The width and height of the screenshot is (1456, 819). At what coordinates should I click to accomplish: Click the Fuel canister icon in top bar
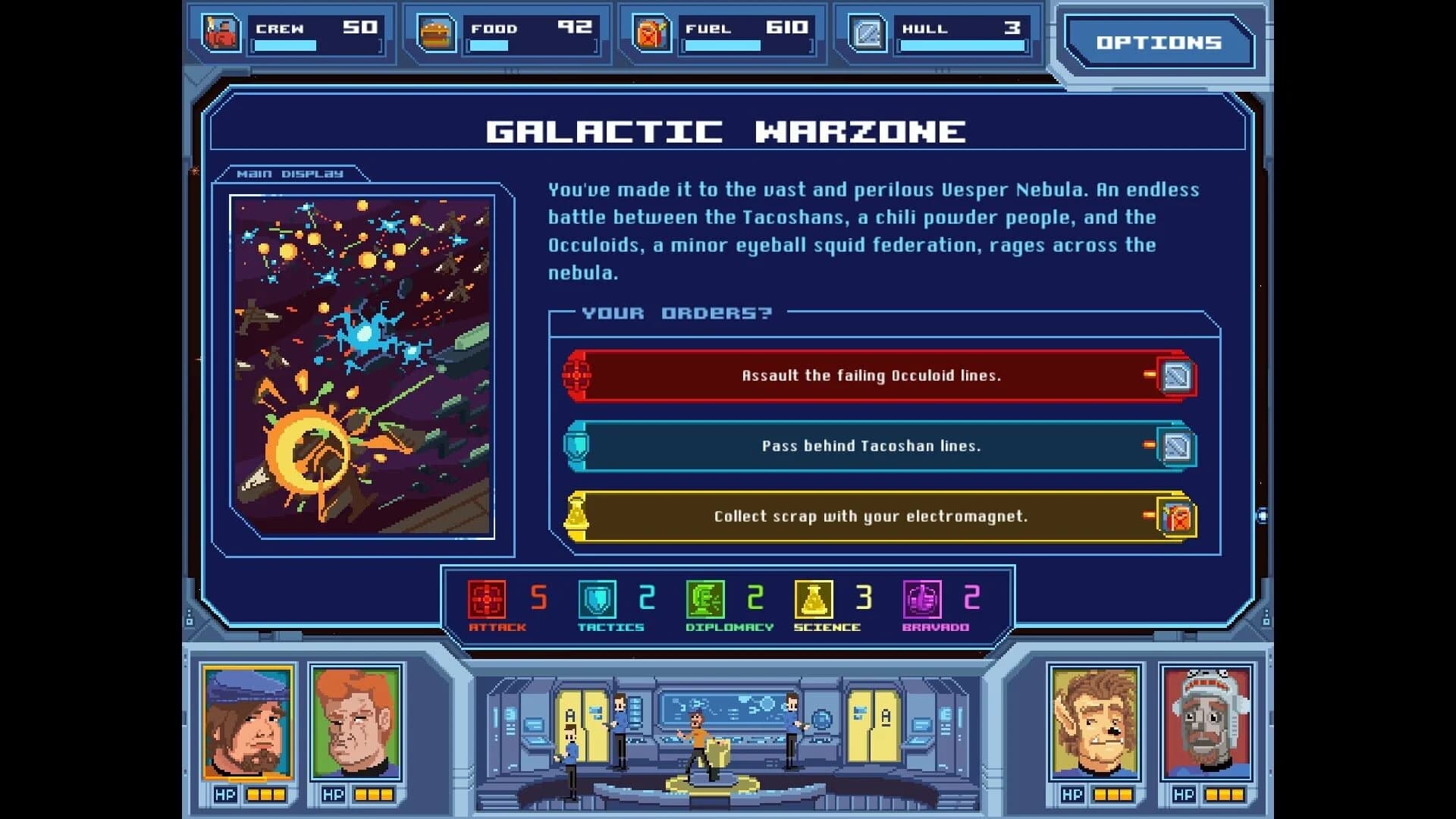[649, 33]
